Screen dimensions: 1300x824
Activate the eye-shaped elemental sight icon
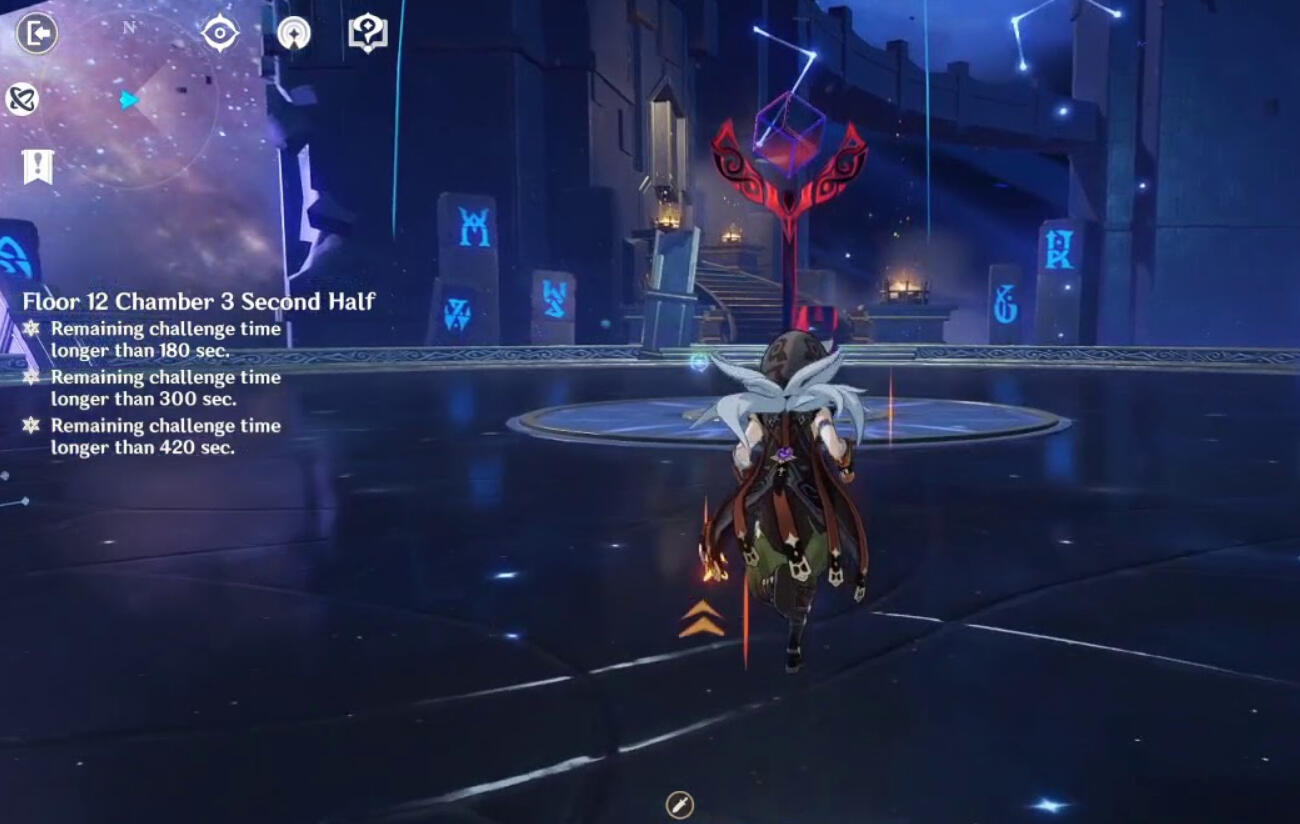coord(220,34)
